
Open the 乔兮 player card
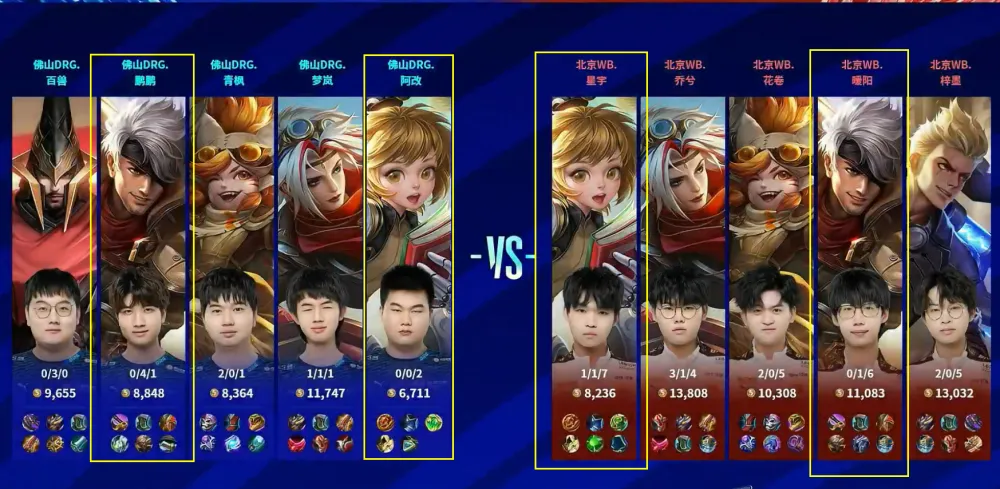(684, 260)
